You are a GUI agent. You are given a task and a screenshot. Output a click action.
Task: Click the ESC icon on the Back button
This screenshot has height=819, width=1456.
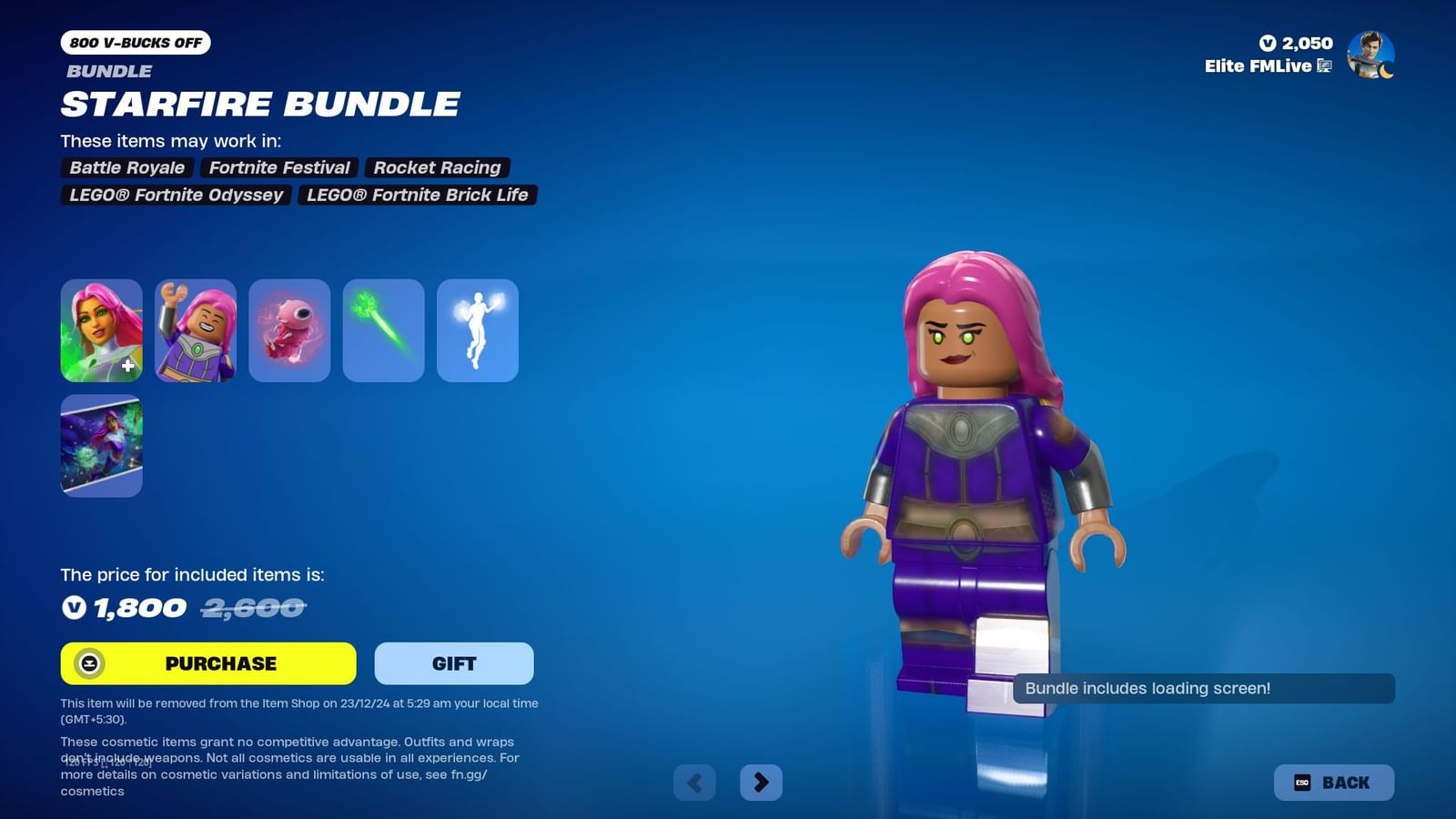click(x=1300, y=782)
